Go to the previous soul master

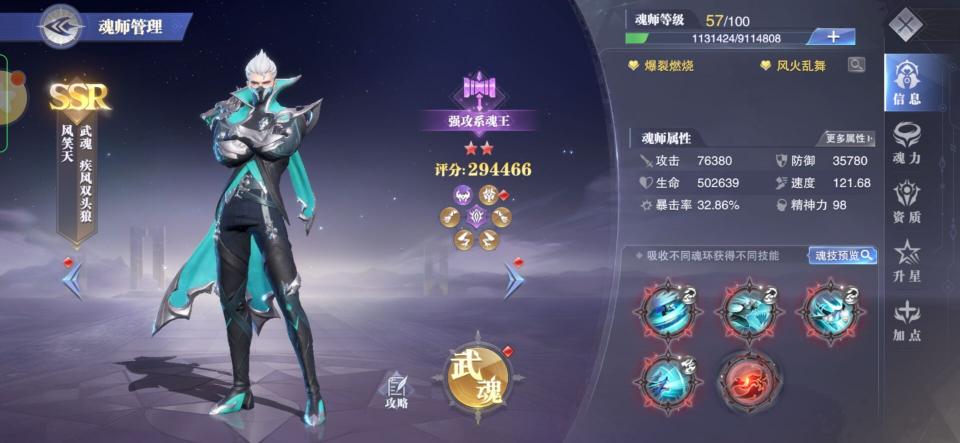click(x=72, y=280)
